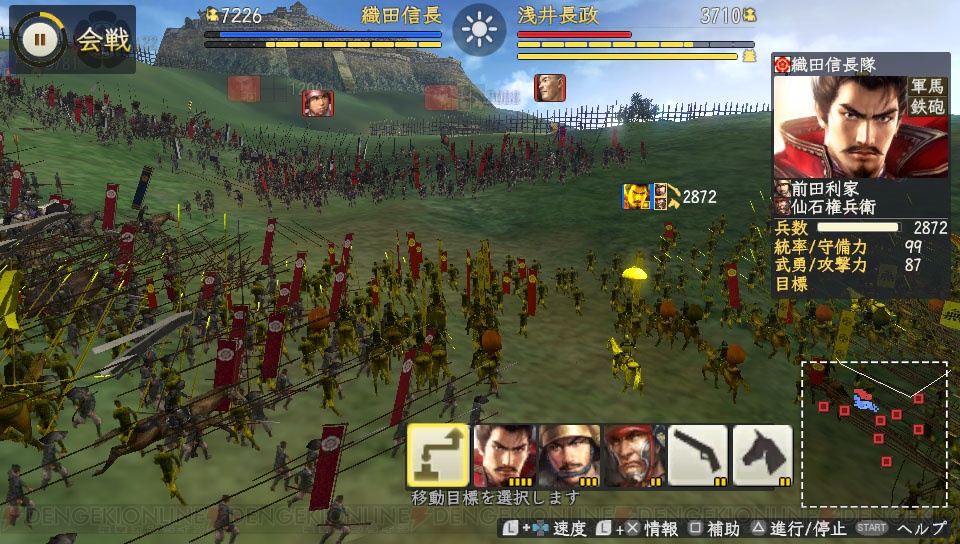Click Oda Nobunaga's large portrait in the unit panel
Screen dimensions: 960x544
[x=837, y=126]
